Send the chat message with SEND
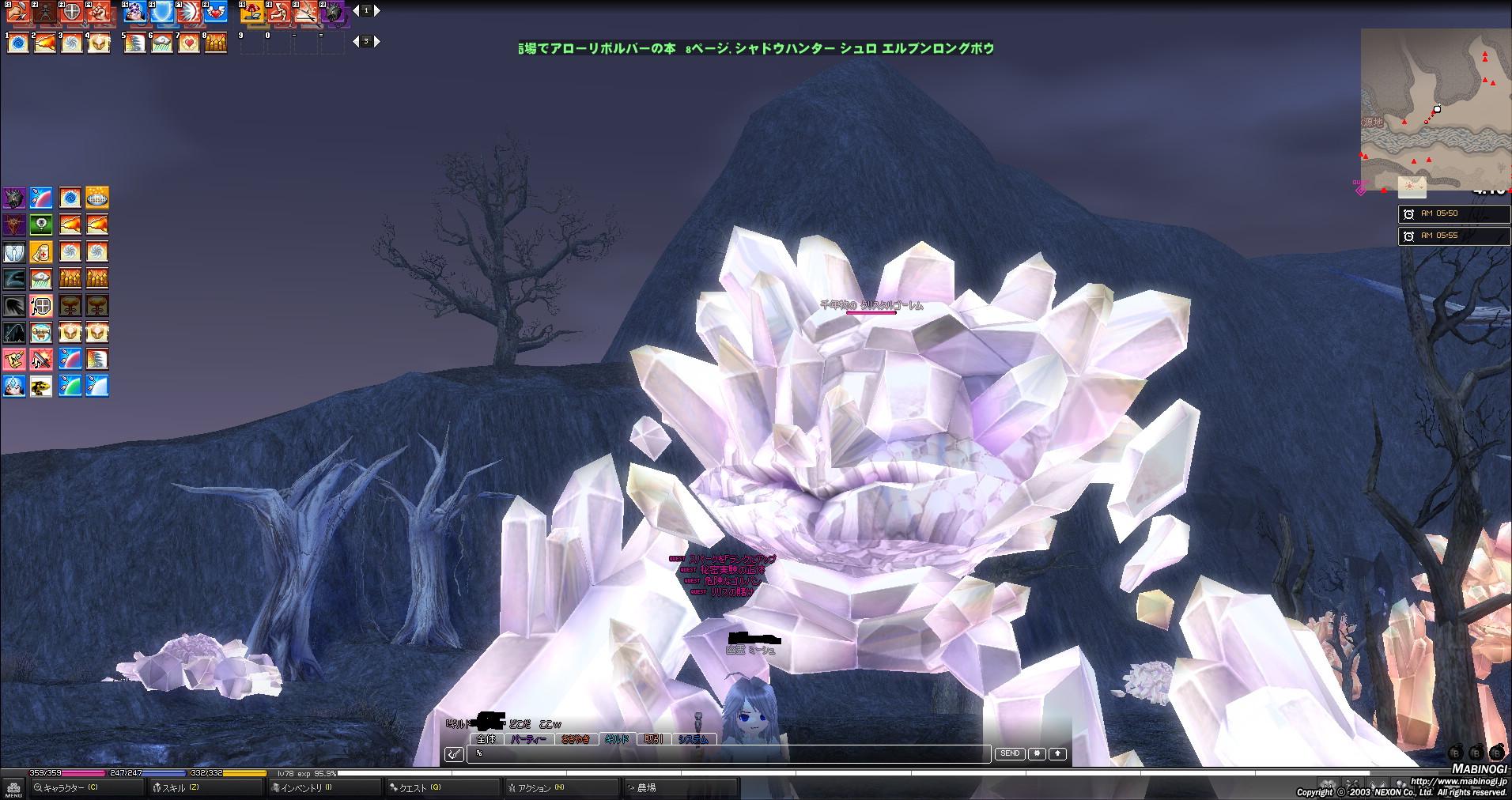This screenshot has width=1512, height=800. click(1009, 754)
